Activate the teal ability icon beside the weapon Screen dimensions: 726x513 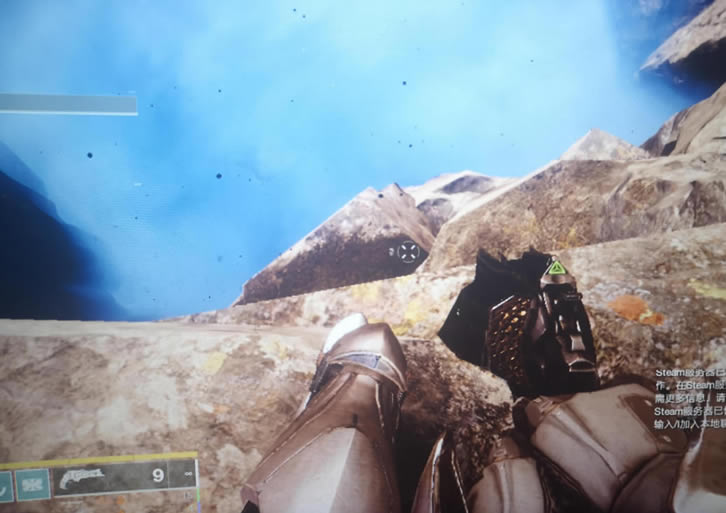pos(33,485)
